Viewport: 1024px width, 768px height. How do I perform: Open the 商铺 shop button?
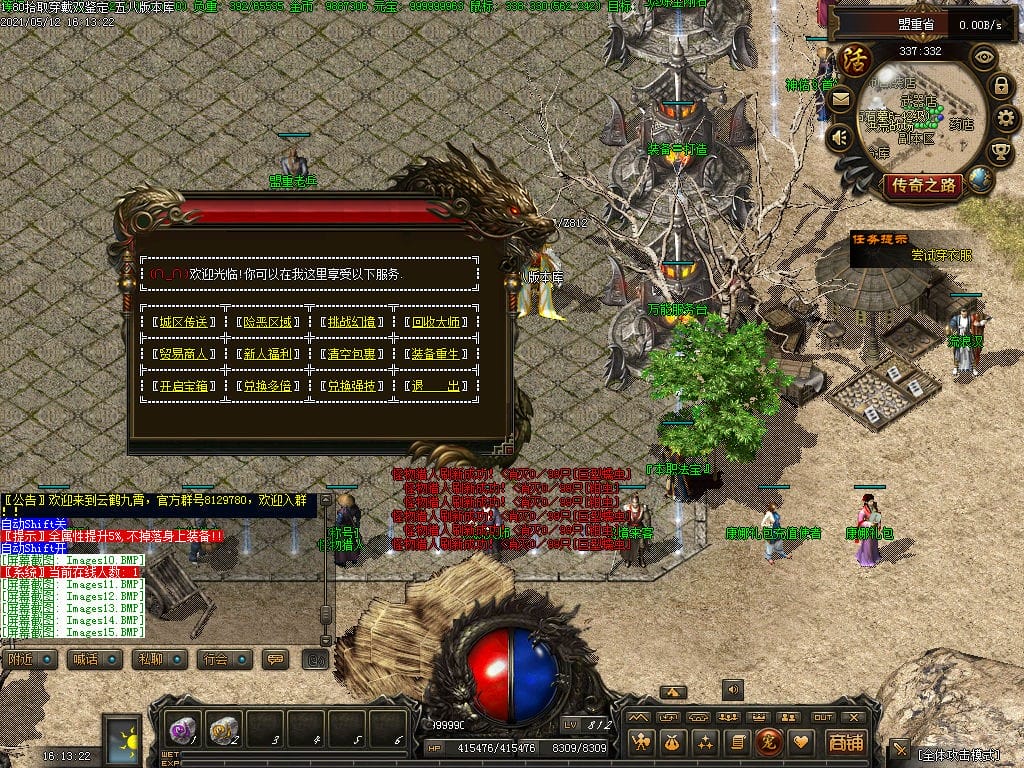[845, 742]
